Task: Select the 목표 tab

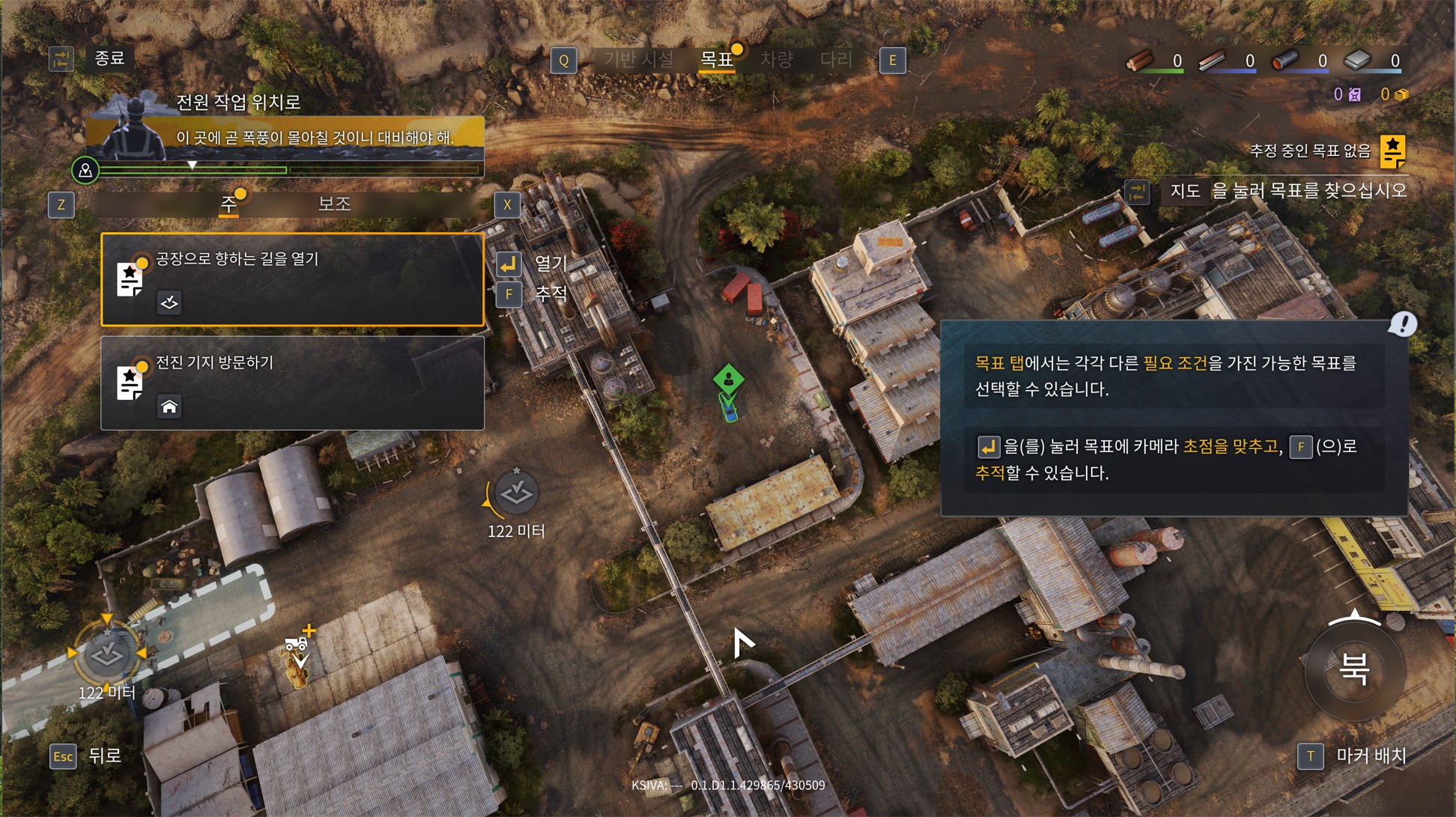Action: click(x=716, y=60)
